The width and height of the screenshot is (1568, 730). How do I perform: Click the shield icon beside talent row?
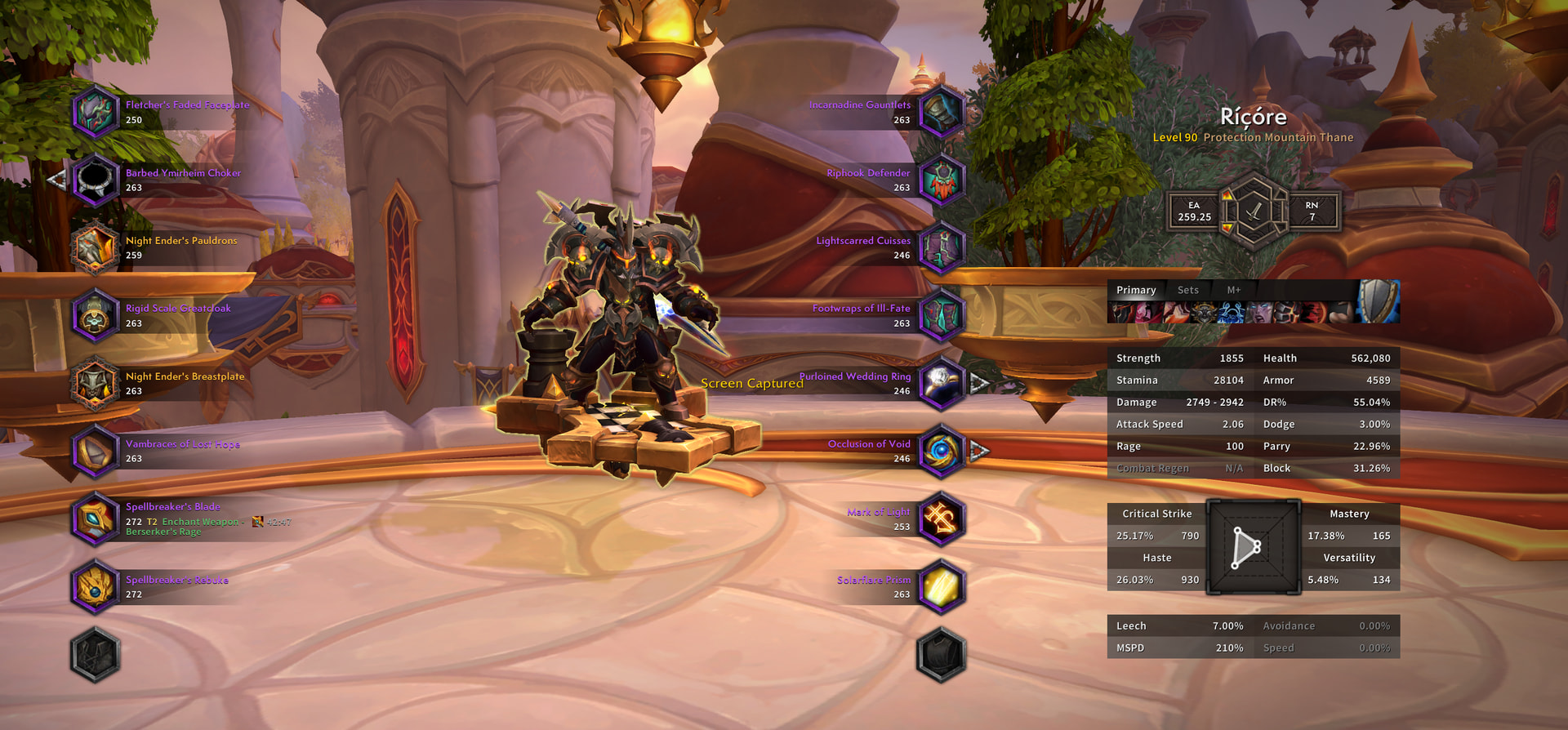[x=1379, y=301]
